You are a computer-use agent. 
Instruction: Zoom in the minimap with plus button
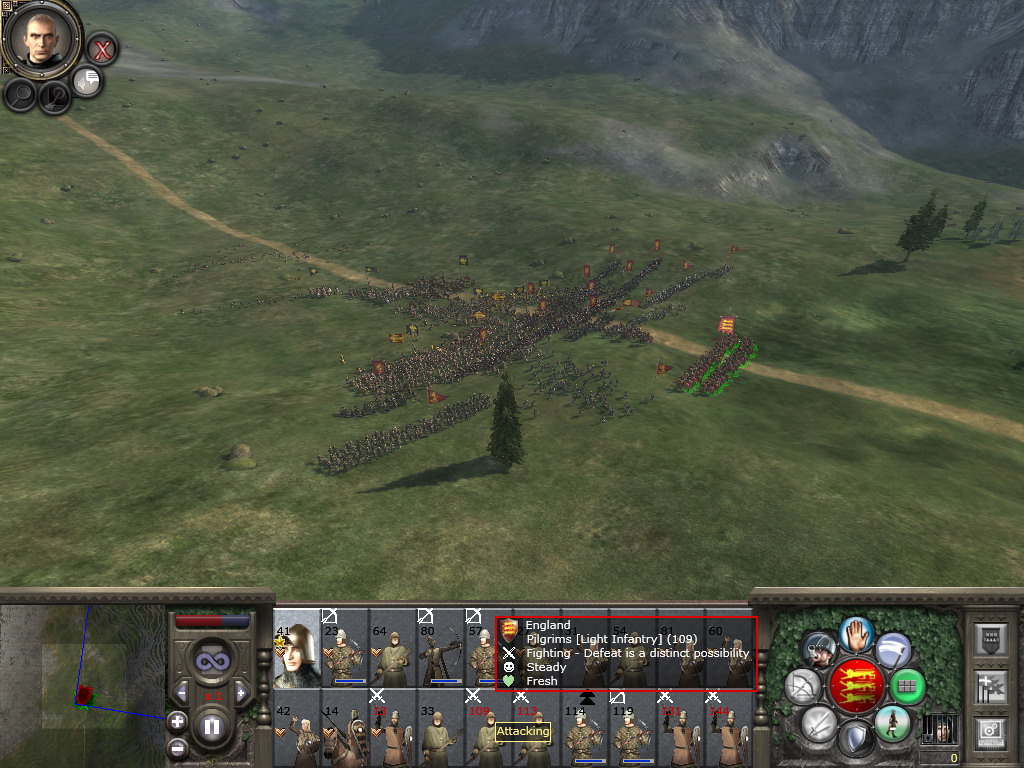coord(177,720)
